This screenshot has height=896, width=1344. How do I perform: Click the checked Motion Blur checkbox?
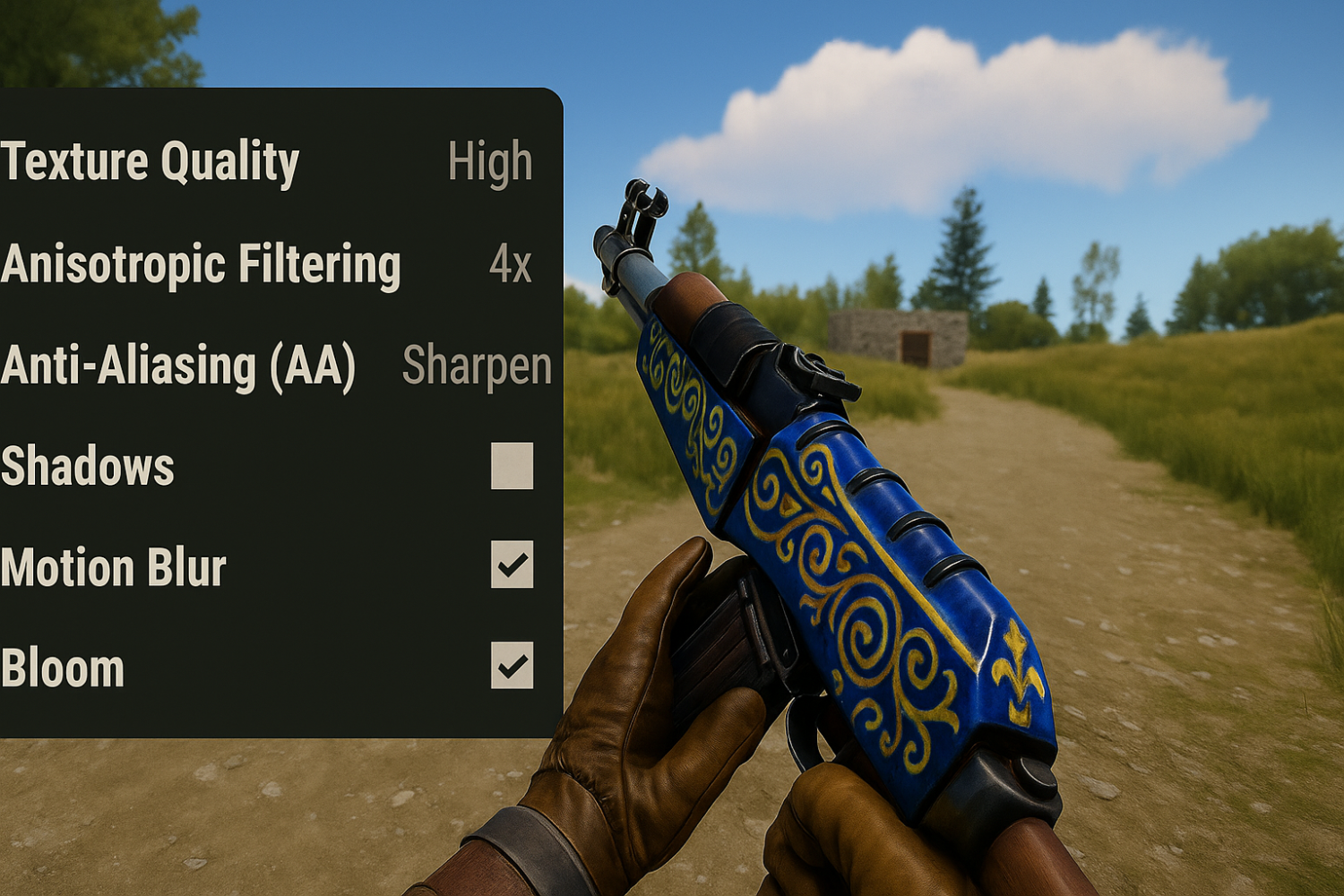511,564
